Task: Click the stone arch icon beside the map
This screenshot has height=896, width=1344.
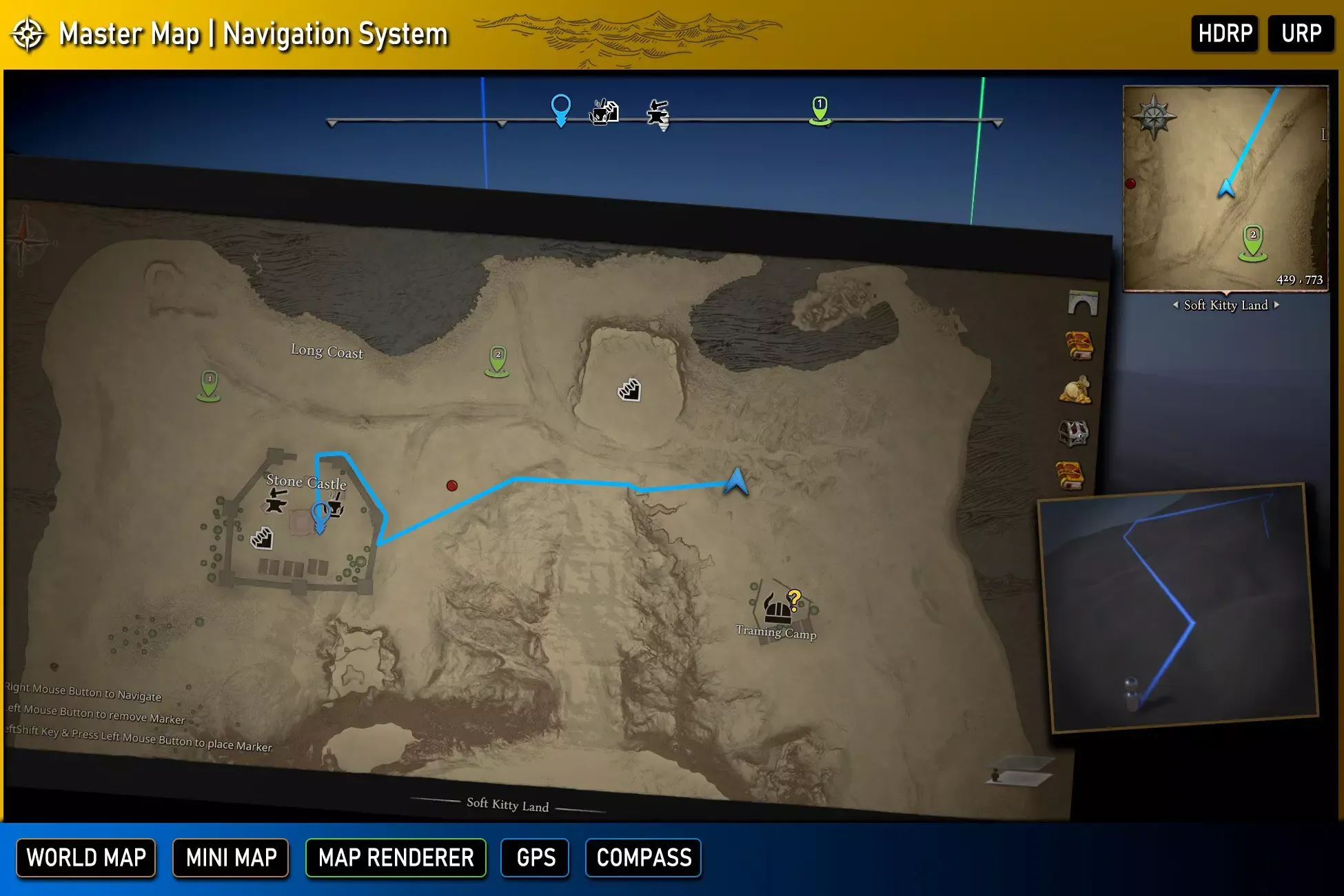Action: 1082,303
